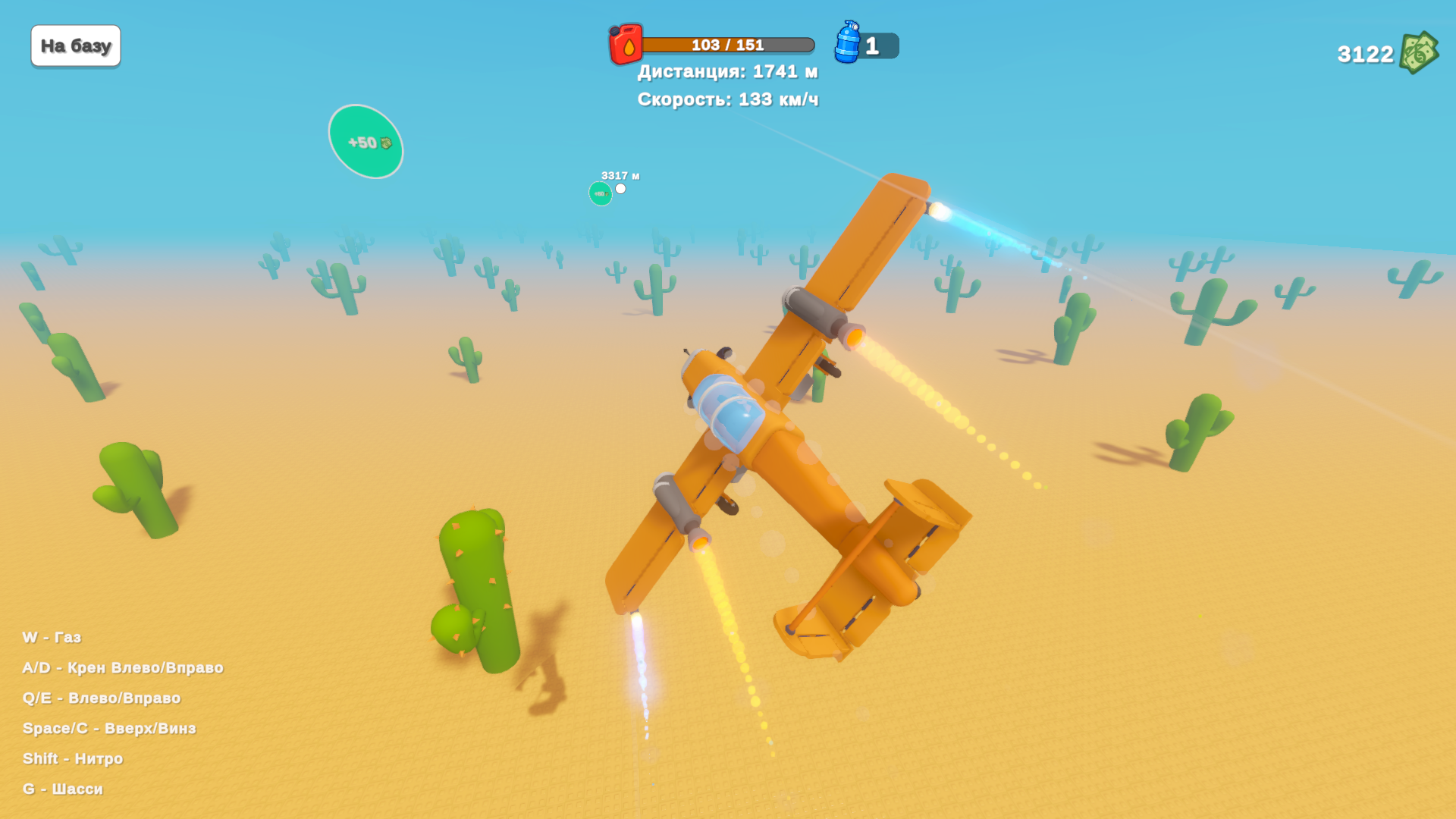
Task: Click the "На базу" return-to-base button
Action: tap(76, 46)
